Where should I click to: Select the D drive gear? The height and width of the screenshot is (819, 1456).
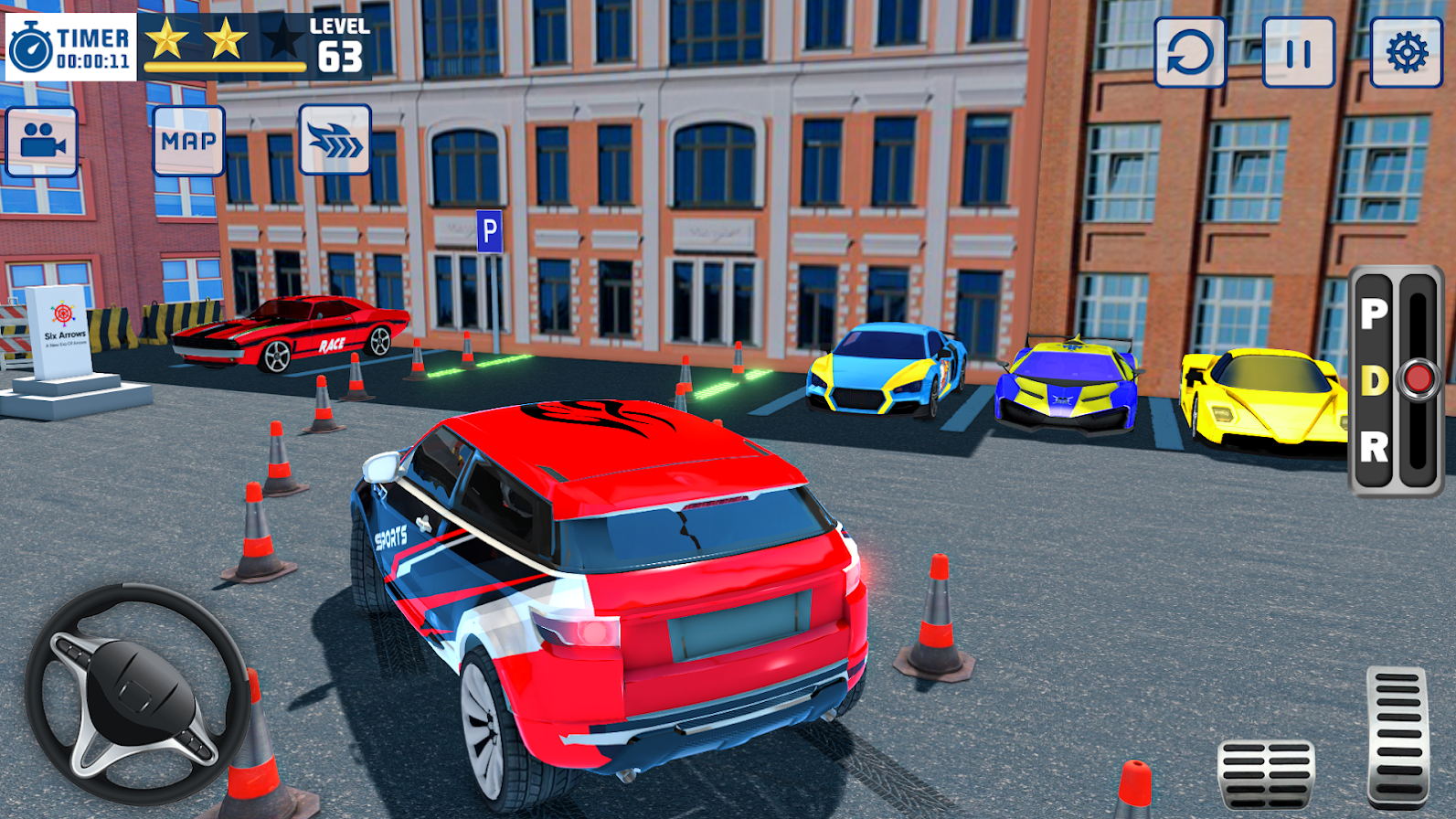tap(1373, 381)
